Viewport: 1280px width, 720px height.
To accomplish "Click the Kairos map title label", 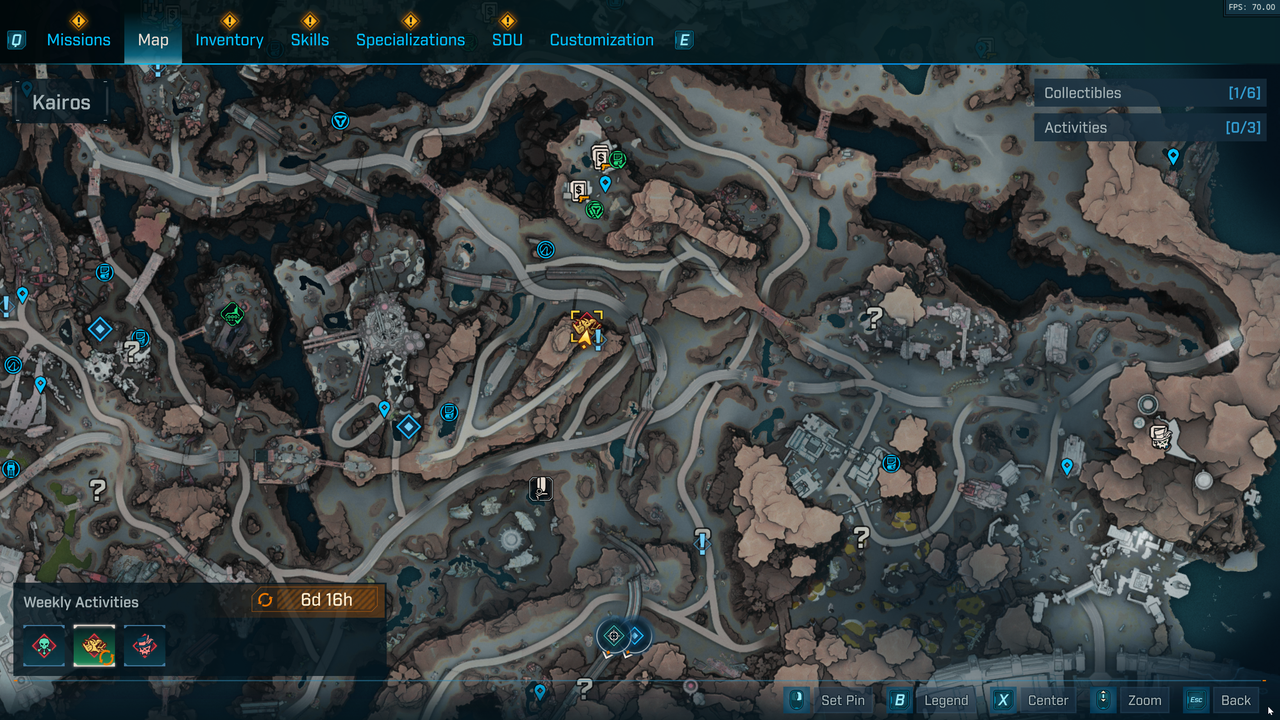I will 62,101.
